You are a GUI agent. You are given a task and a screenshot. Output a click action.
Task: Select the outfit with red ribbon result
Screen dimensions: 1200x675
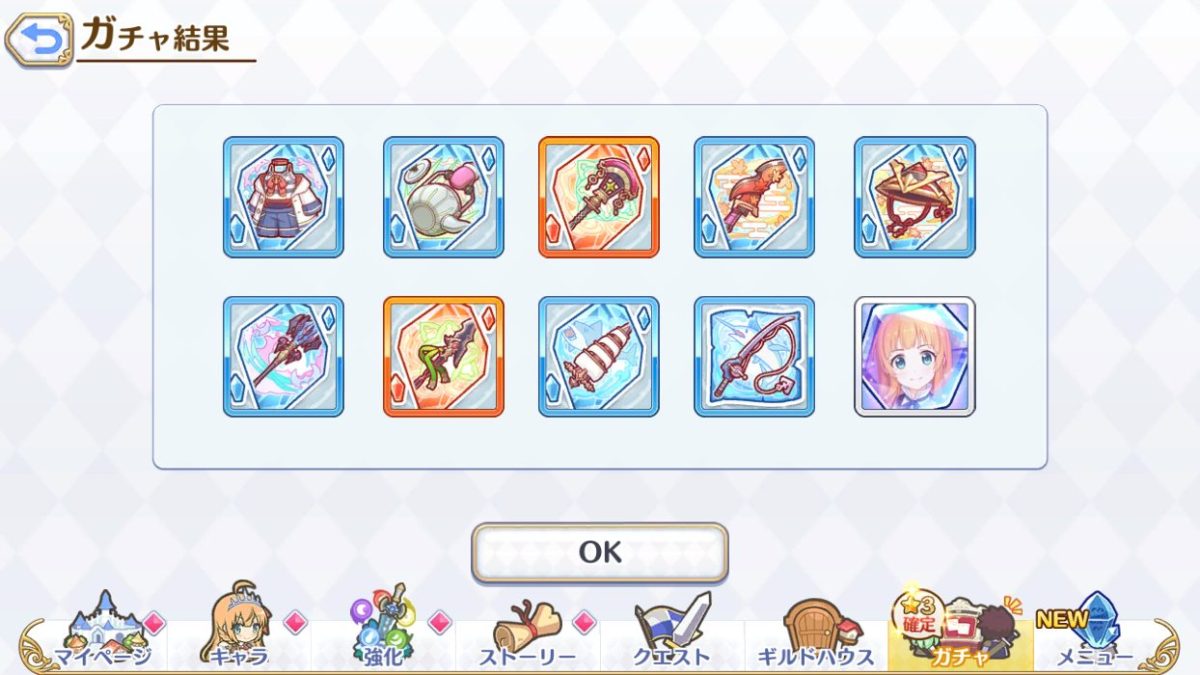(283, 197)
